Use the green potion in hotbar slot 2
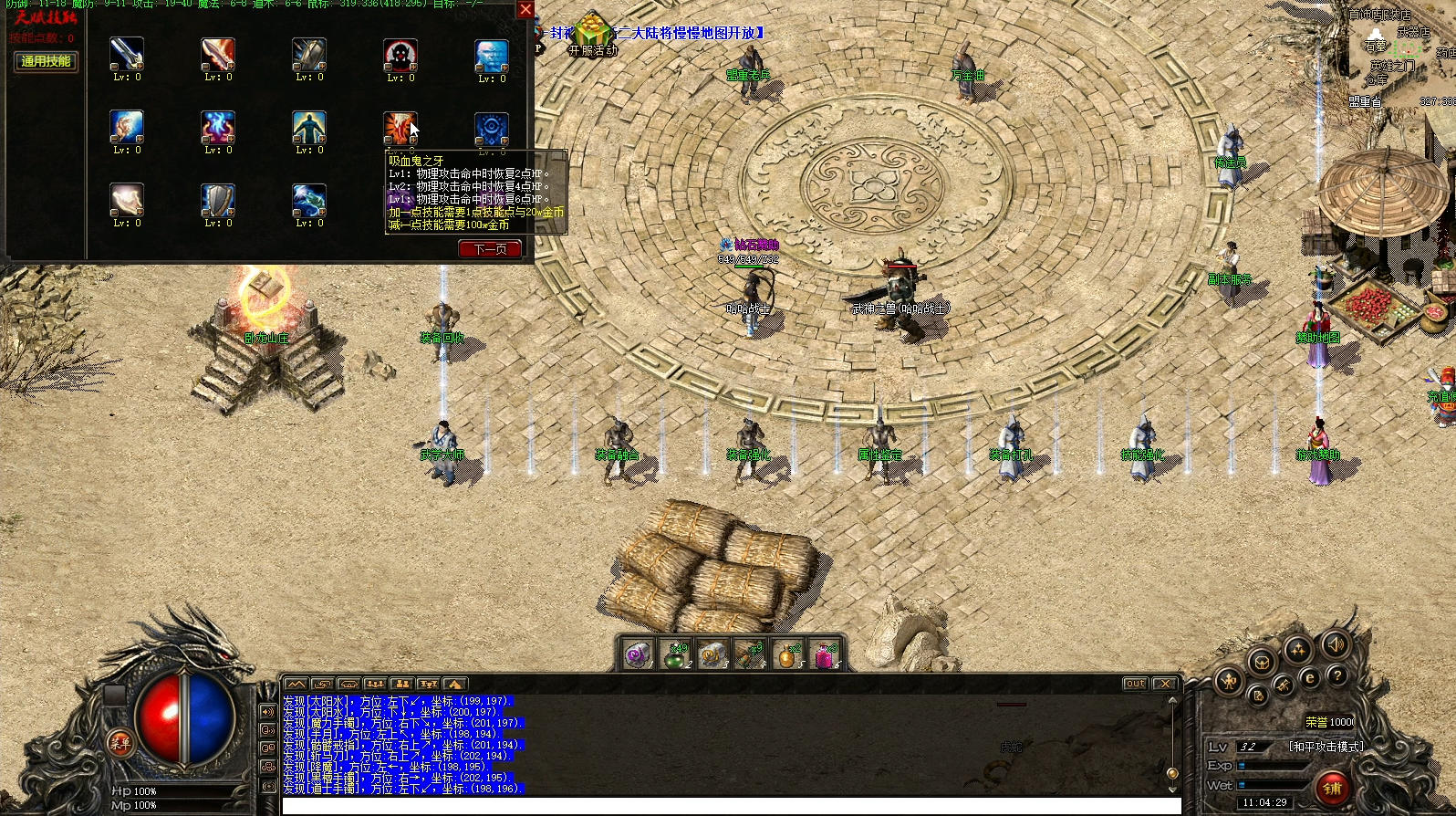 [675, 655]
